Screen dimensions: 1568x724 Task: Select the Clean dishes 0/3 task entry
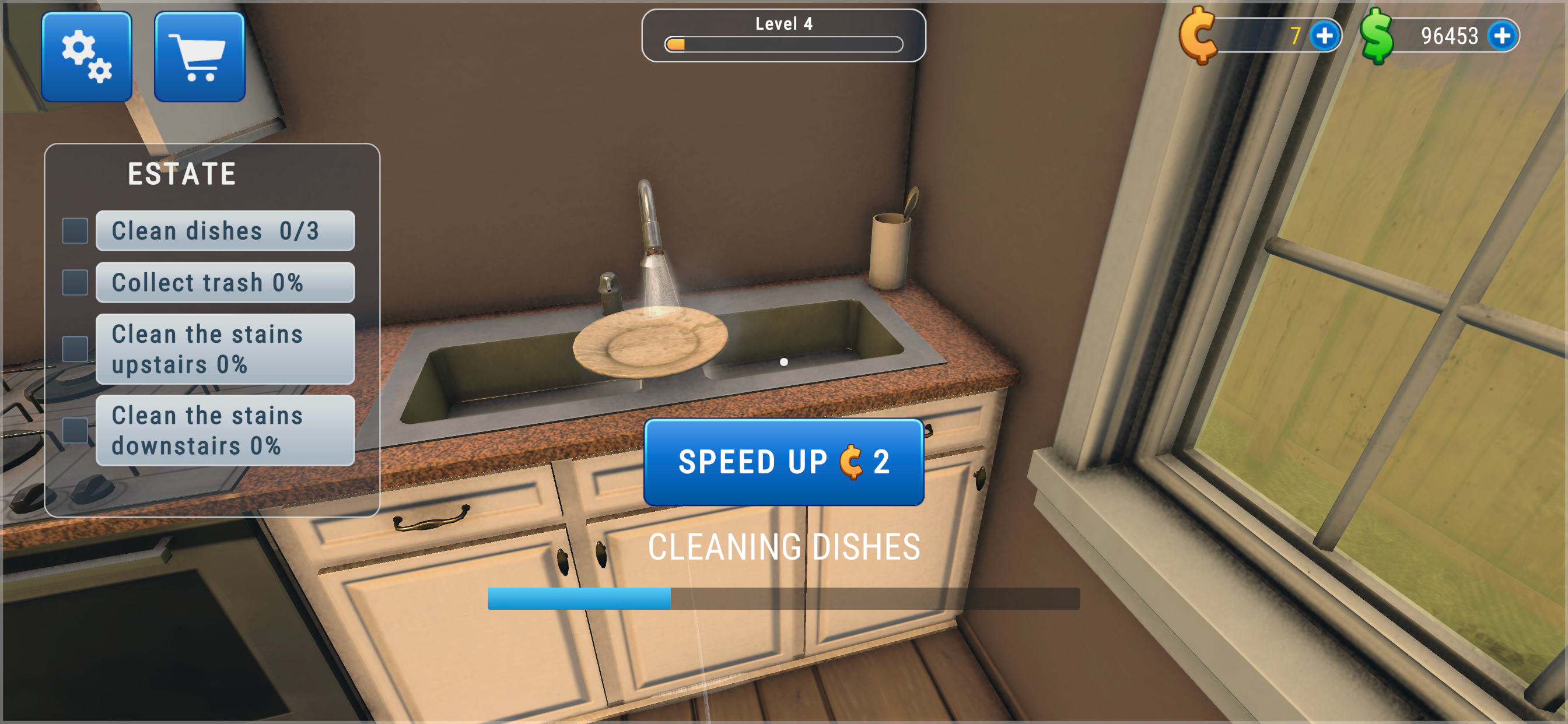click(225, 231)
